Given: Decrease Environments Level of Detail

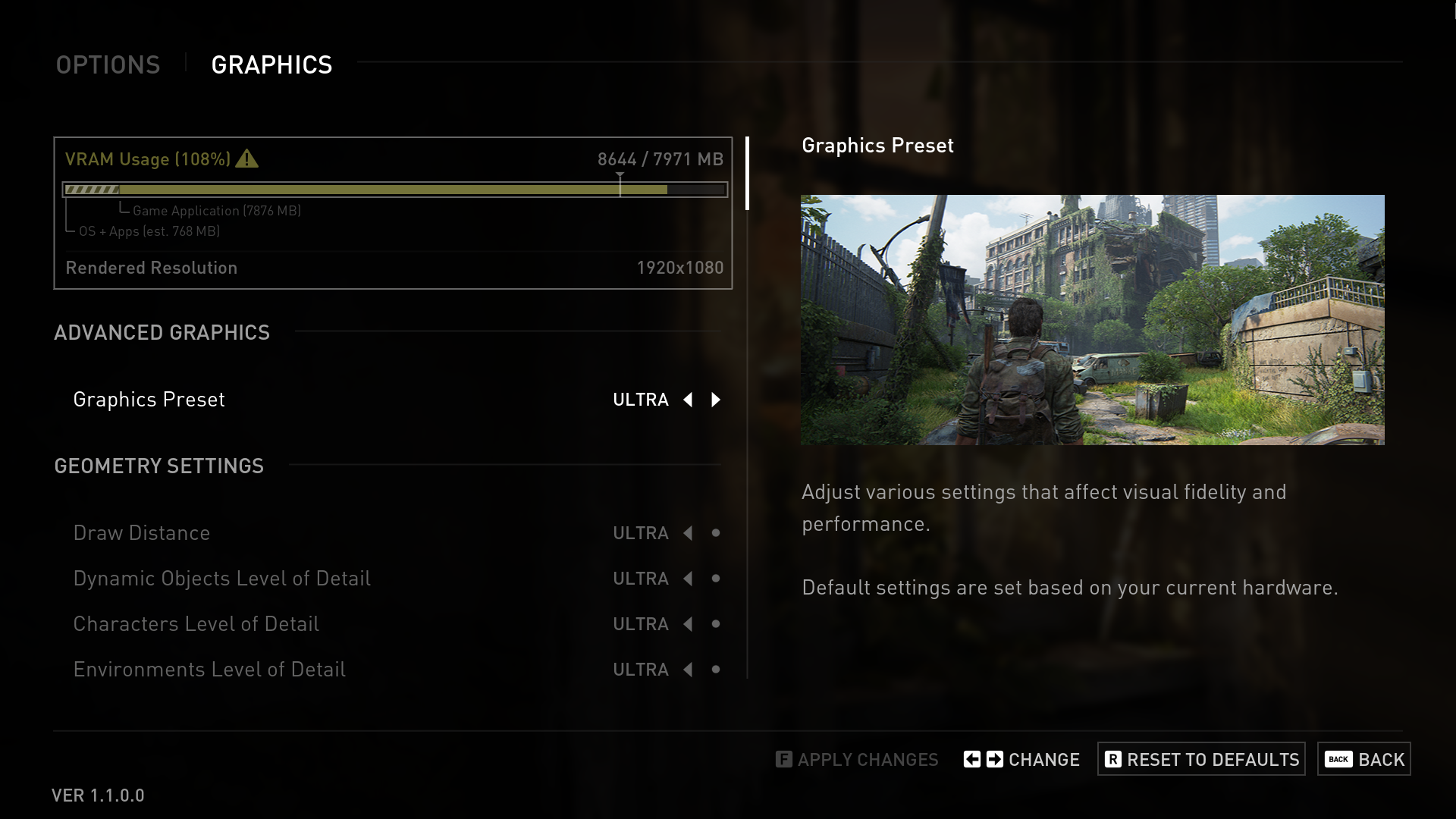Looking at the screenshot, I should click(688, 670).
